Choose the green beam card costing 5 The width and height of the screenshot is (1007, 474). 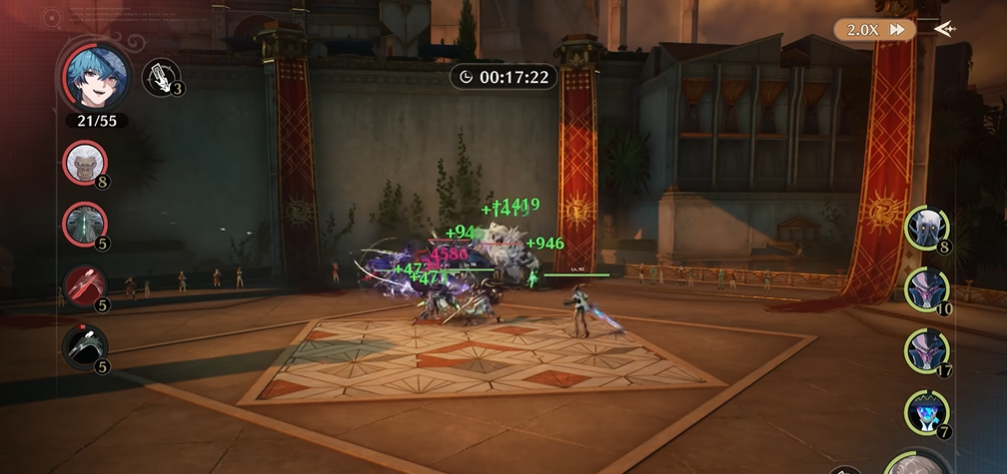tap(84, 224)
